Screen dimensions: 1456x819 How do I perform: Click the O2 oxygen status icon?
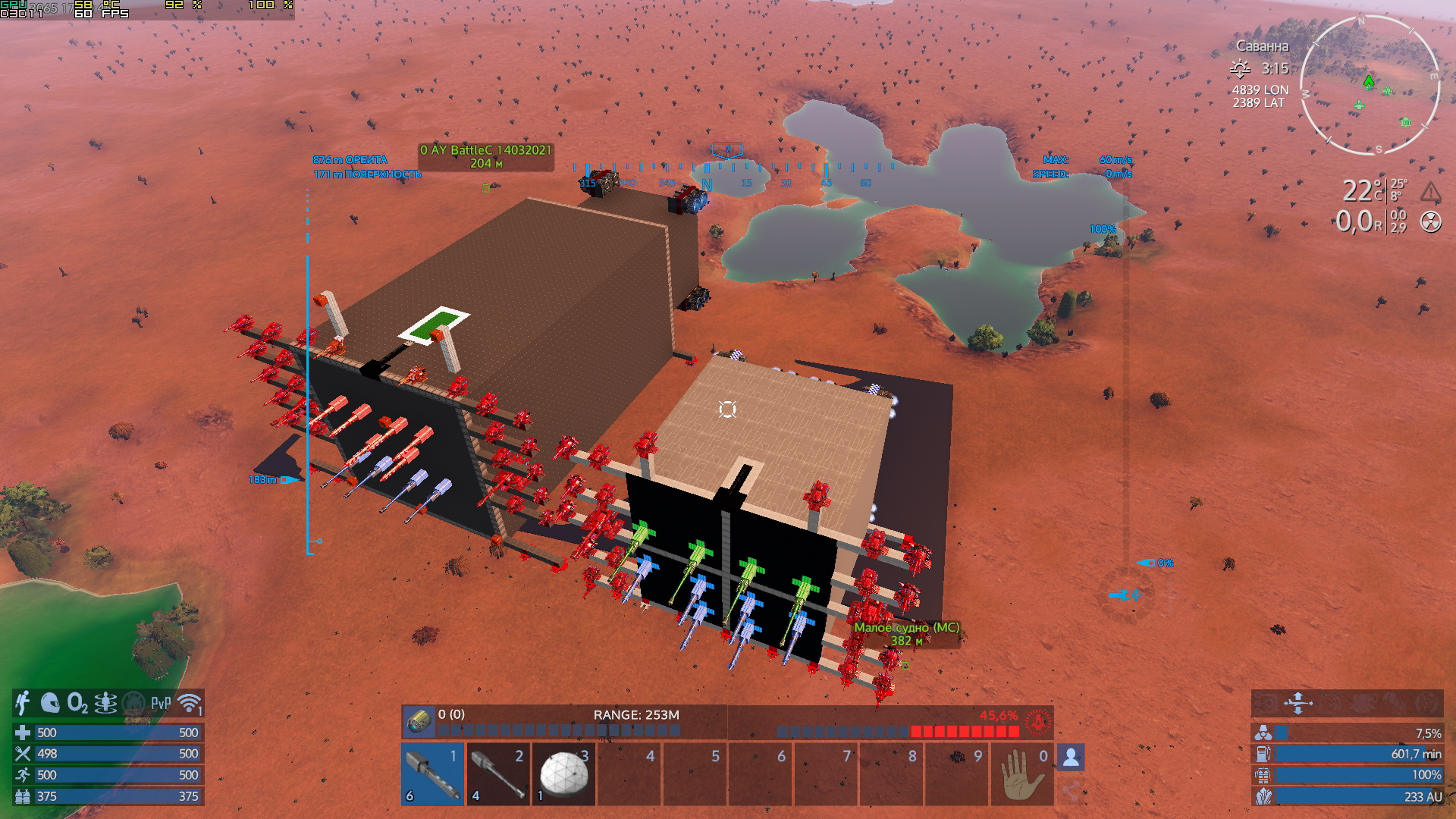[77, 703]
